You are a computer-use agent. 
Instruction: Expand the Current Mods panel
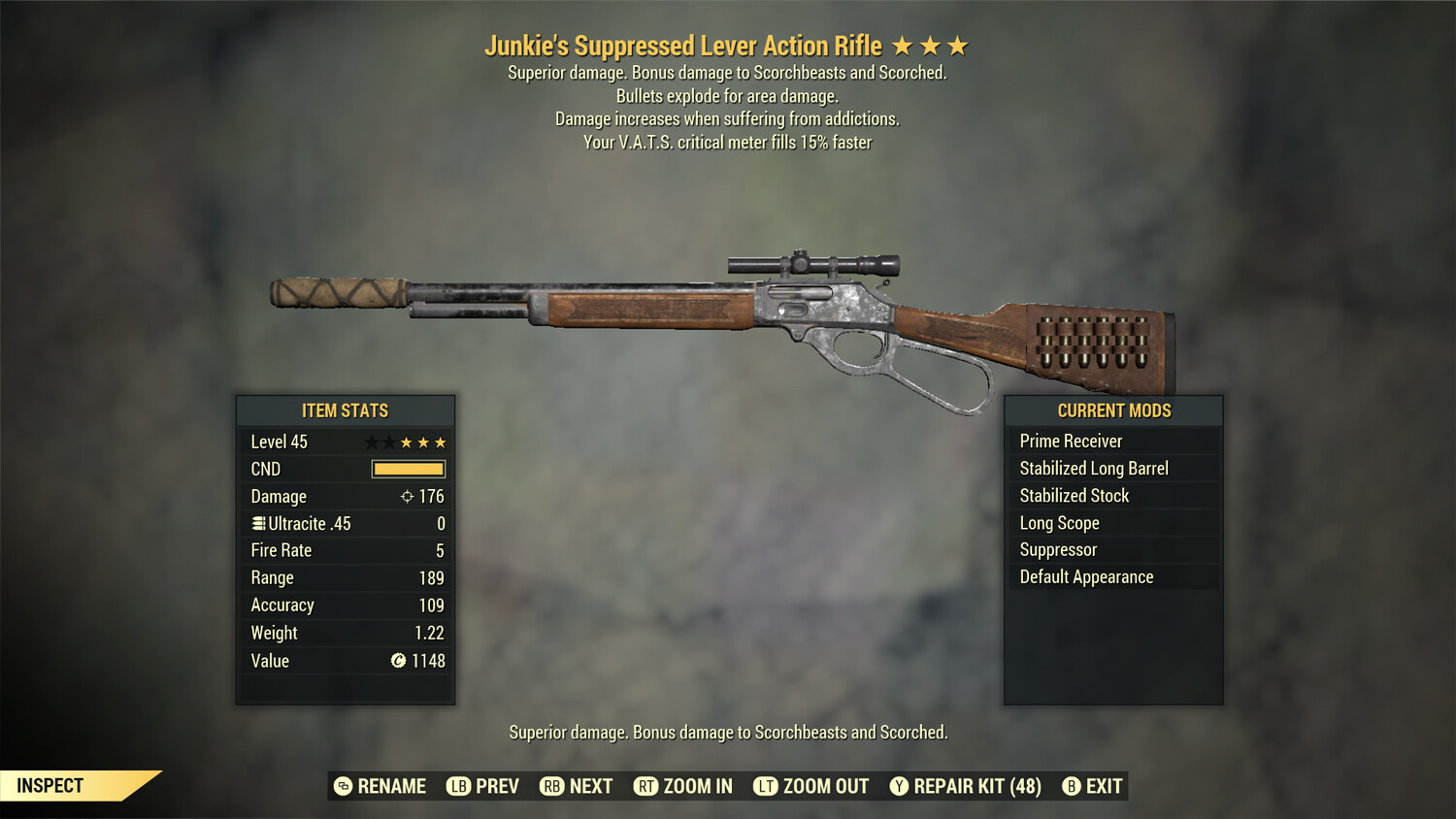(1112, 410)
